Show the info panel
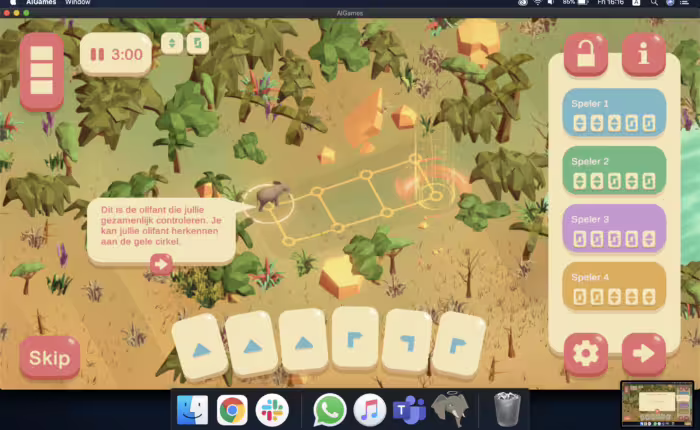 click(643, 55)
